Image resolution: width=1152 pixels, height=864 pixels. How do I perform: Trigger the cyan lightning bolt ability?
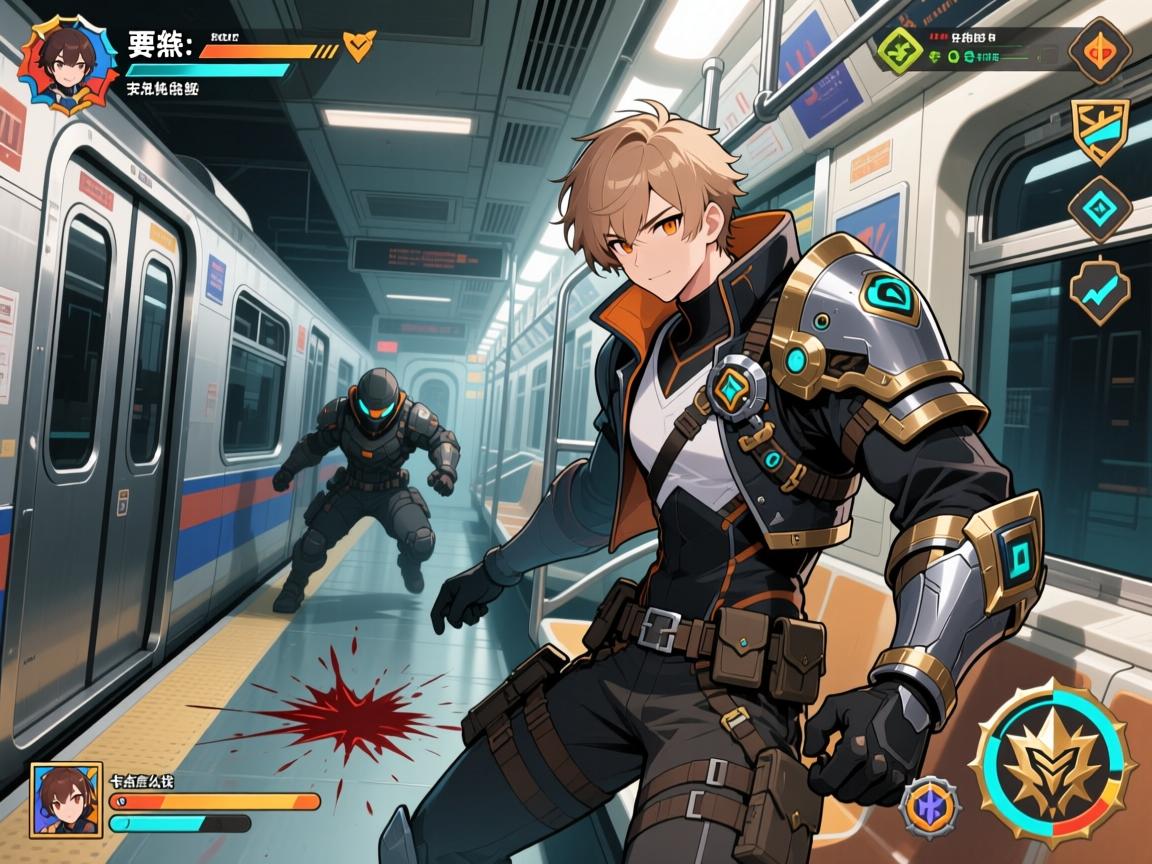coord(1099,289)
